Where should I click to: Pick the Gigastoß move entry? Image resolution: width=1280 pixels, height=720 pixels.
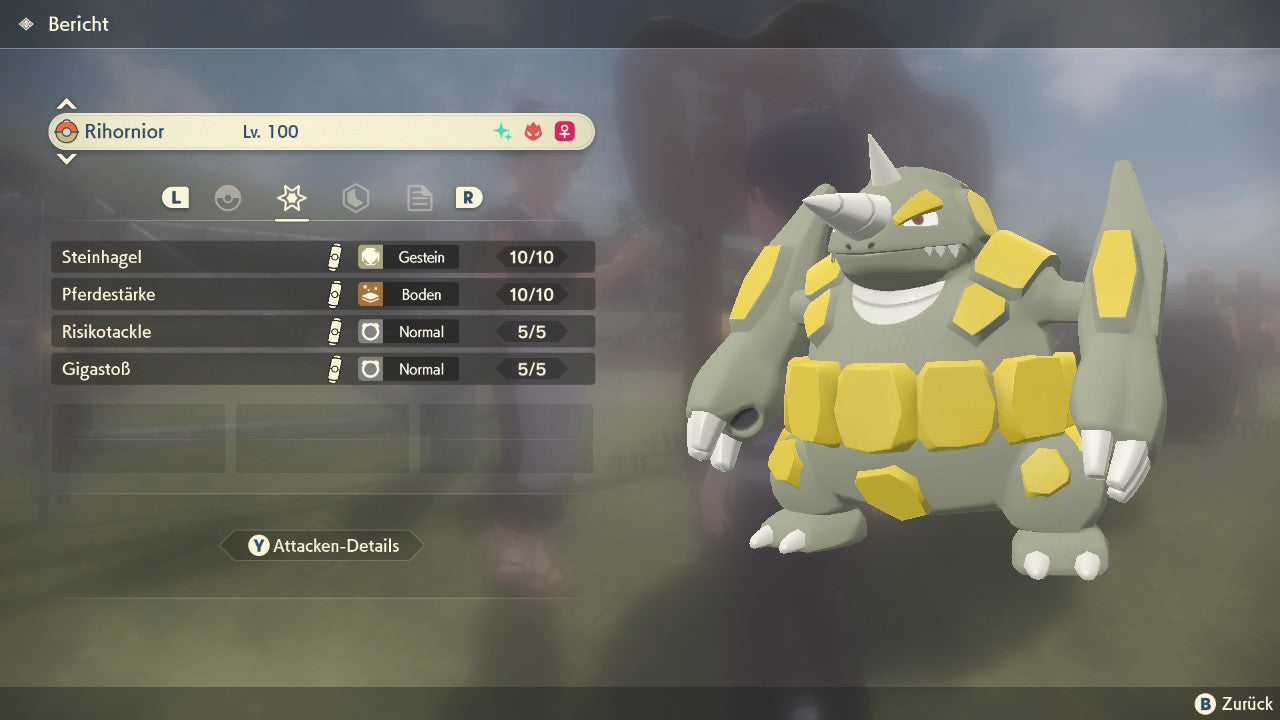(322, 369)
